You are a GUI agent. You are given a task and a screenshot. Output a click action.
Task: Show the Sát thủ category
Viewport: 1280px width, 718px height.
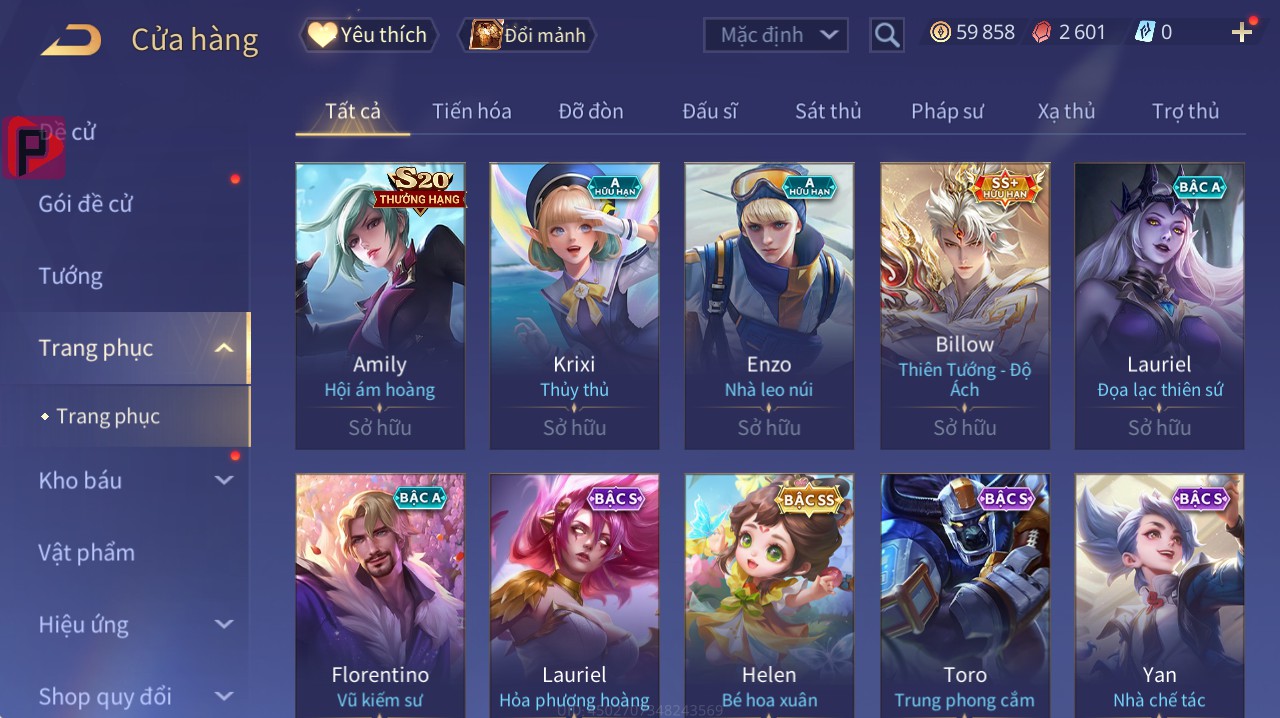tap(828, 111)
